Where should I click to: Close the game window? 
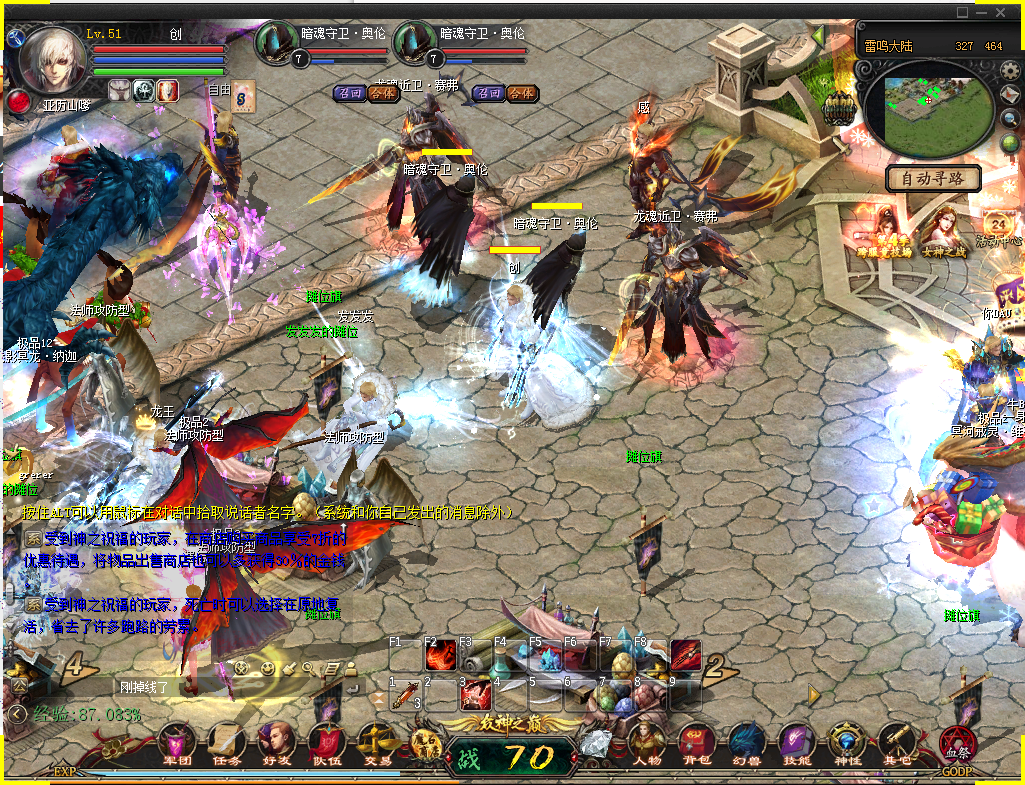pos(1001,12)
